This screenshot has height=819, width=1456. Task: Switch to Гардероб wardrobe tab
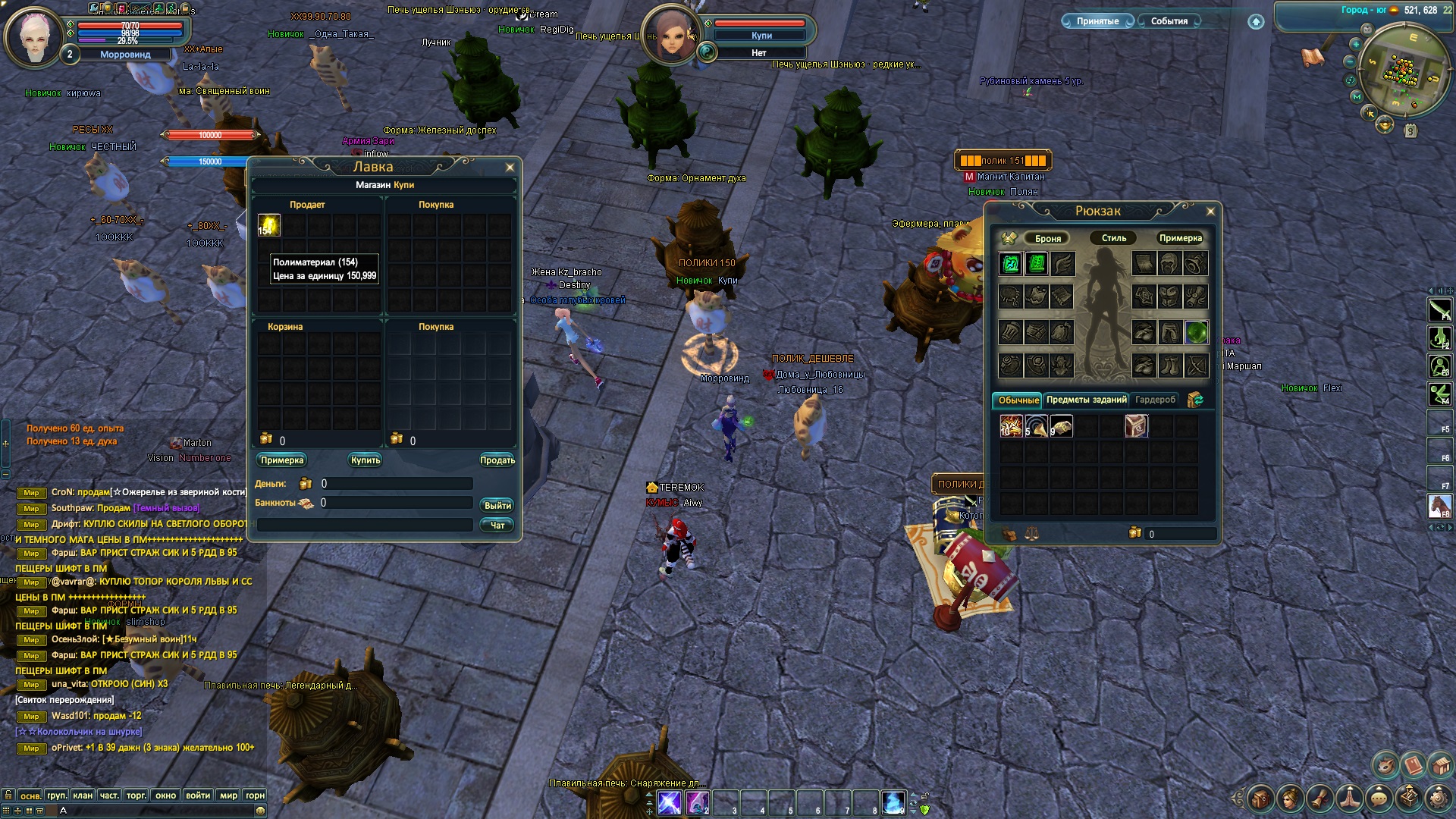1155,400
